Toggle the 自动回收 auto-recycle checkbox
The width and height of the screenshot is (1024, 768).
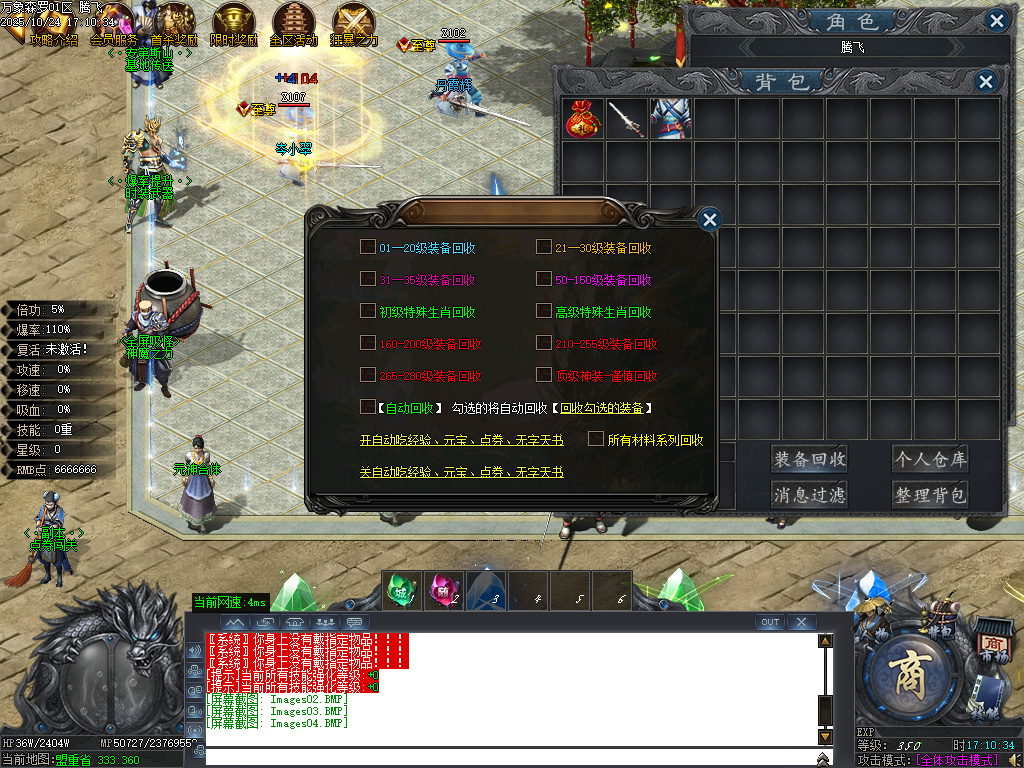pos(367,408)
